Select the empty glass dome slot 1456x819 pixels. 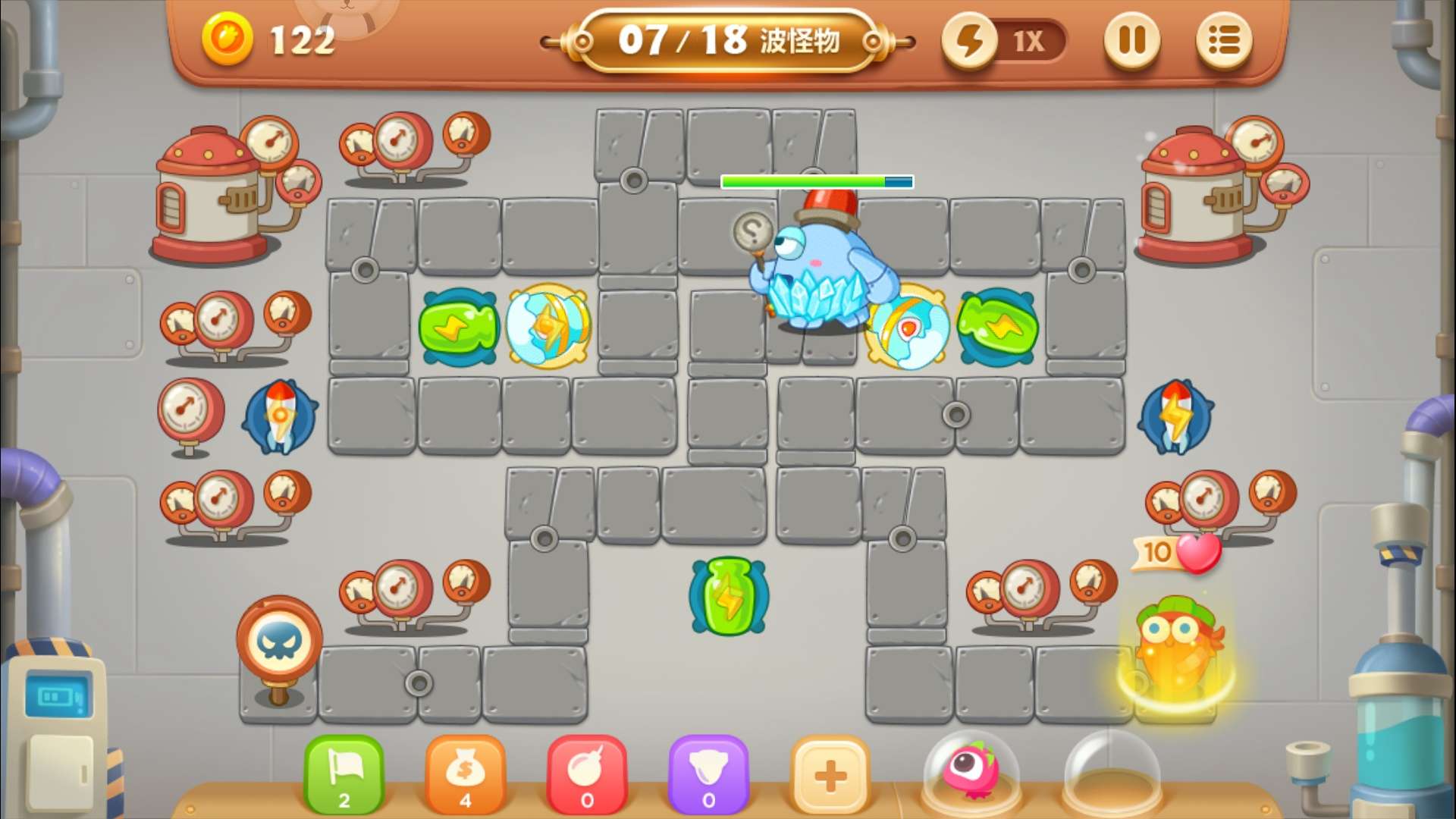click(x=1112, y=775)
